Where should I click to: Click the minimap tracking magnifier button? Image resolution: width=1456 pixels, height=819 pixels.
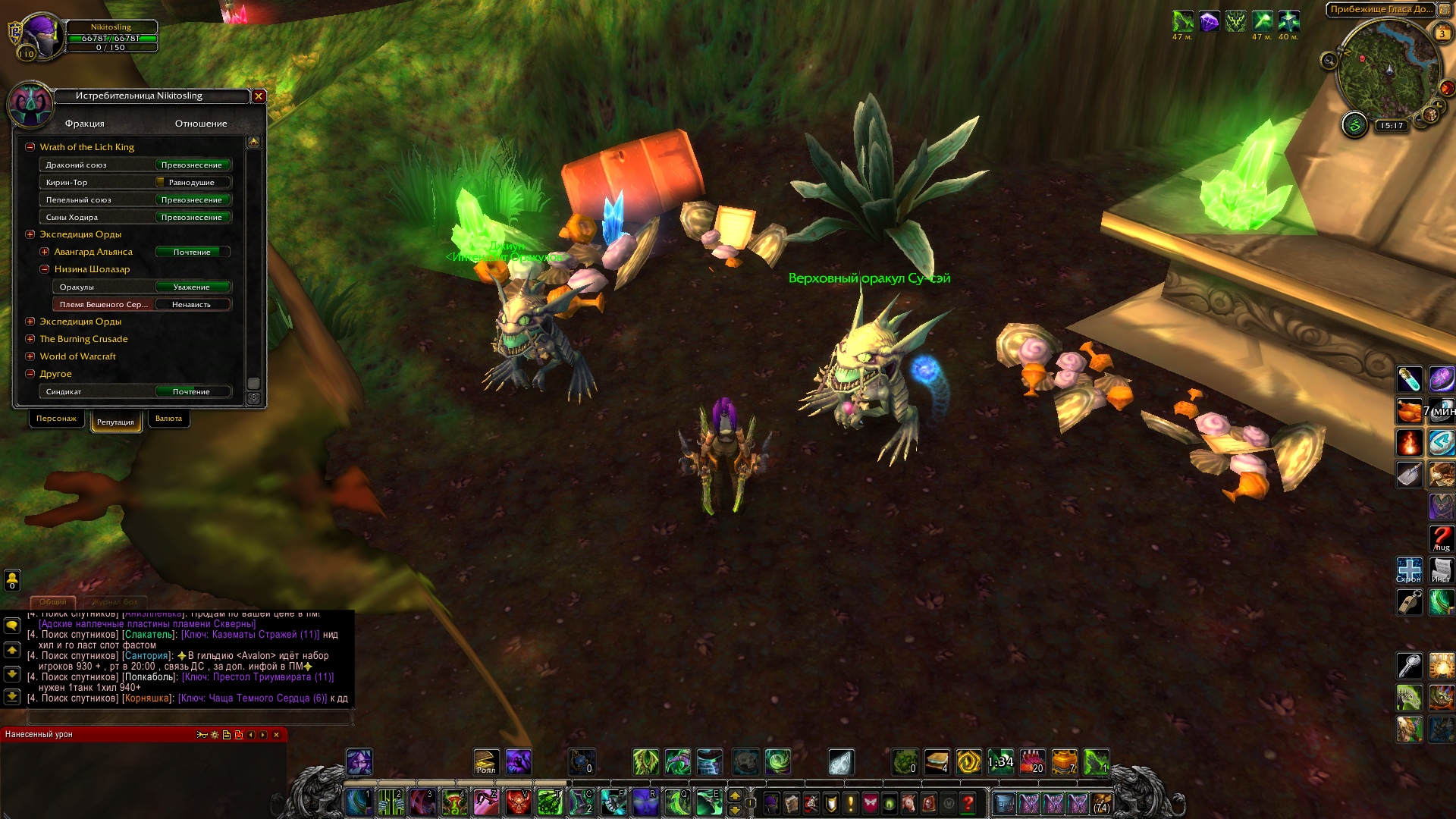[x=1329, y=61]
